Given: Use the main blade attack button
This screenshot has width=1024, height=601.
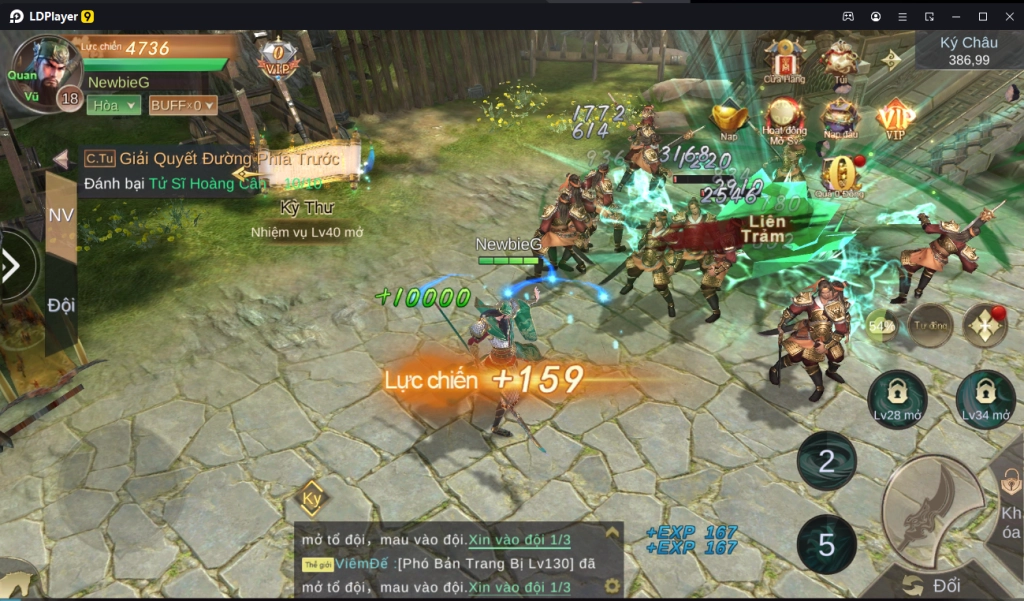Looking at the screenshot, I should click(933, 511).
